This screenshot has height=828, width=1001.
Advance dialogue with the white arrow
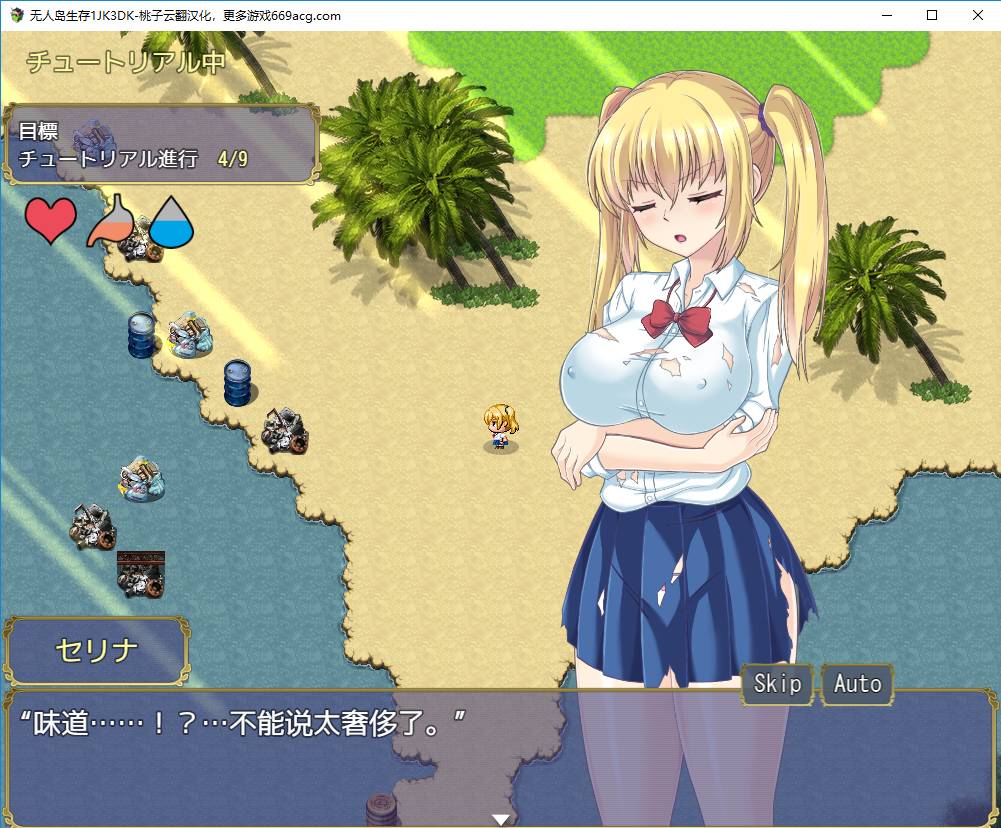501,819
